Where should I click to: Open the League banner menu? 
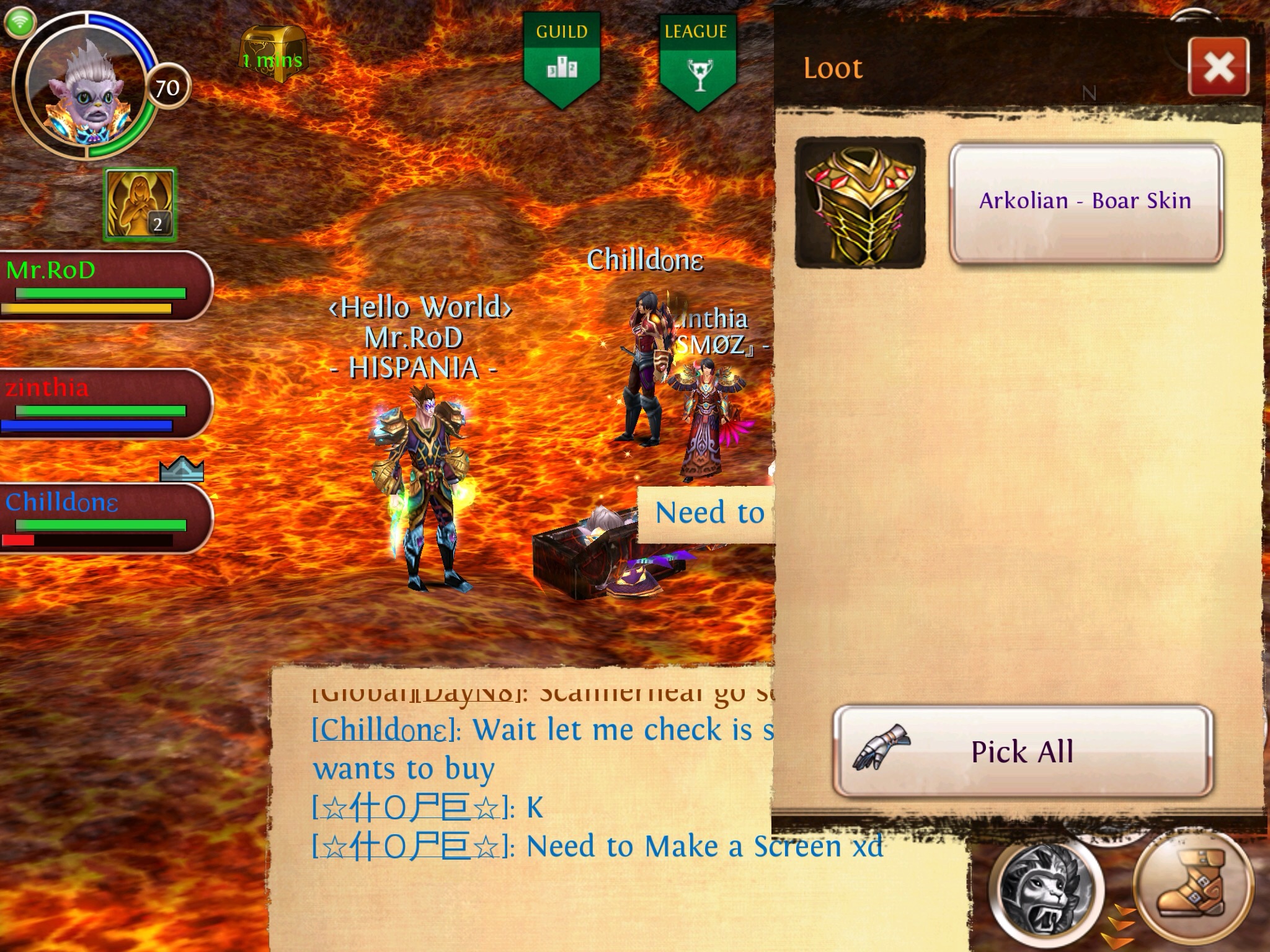(697, 59)
